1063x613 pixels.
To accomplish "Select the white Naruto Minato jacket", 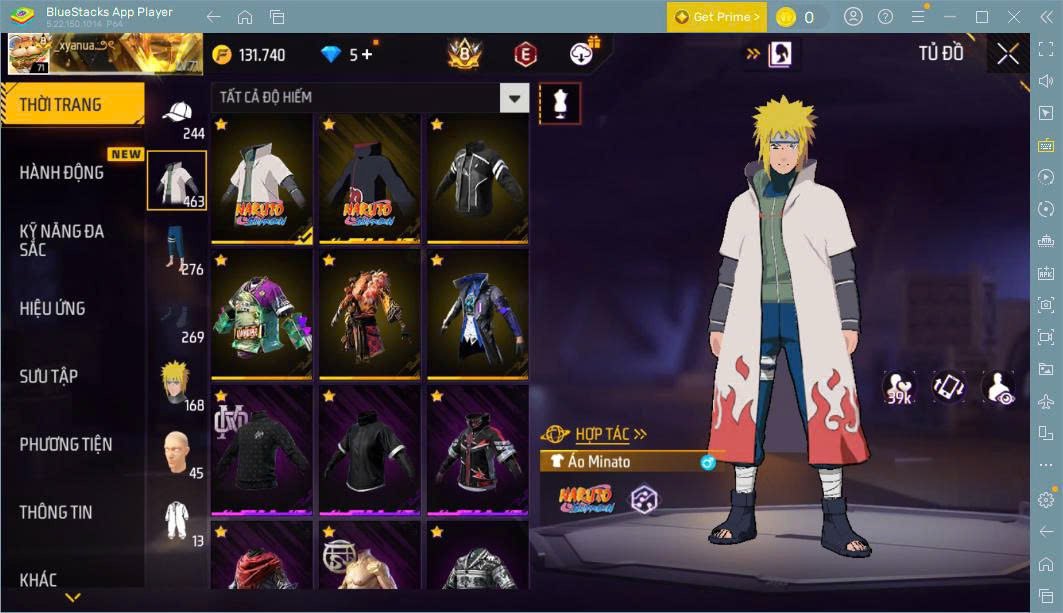I will [262, 180].
